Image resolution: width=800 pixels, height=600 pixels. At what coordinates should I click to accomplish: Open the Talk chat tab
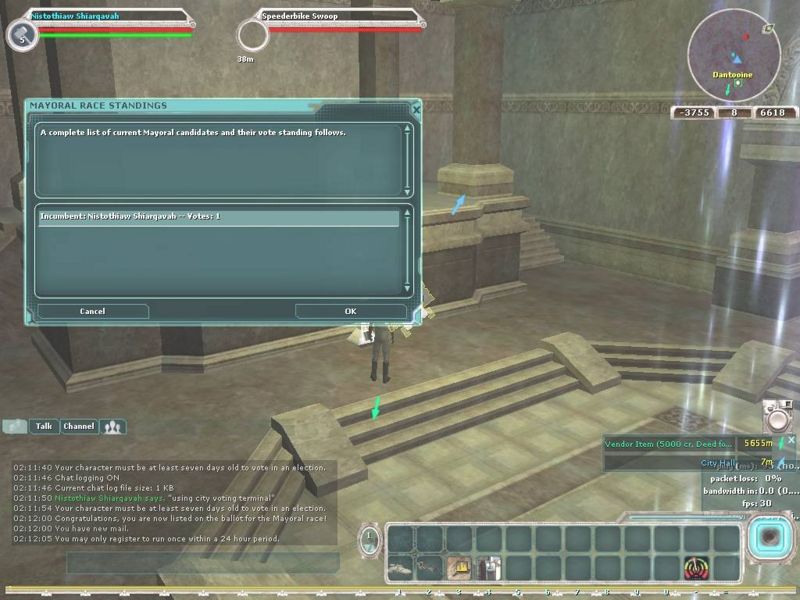pos(44,427)
